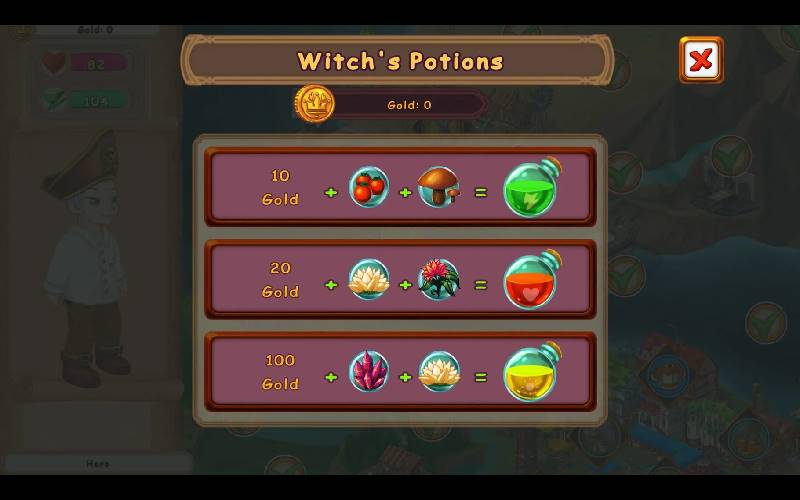The image size is (800, 500).
Task: Brew the red heart health potion
Action: (x=530, y=280)
